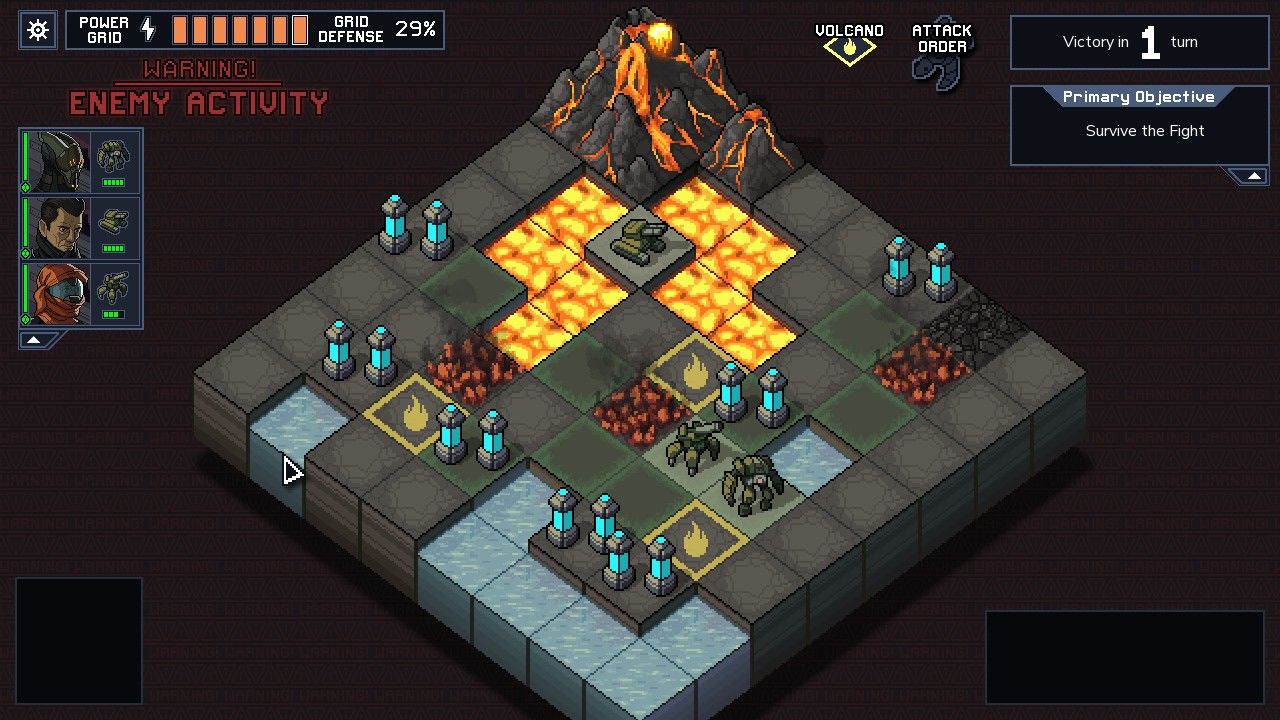Open the gear settings menu
The width and height of the screenshot is (1280, 720).
[x=38, y=30]
